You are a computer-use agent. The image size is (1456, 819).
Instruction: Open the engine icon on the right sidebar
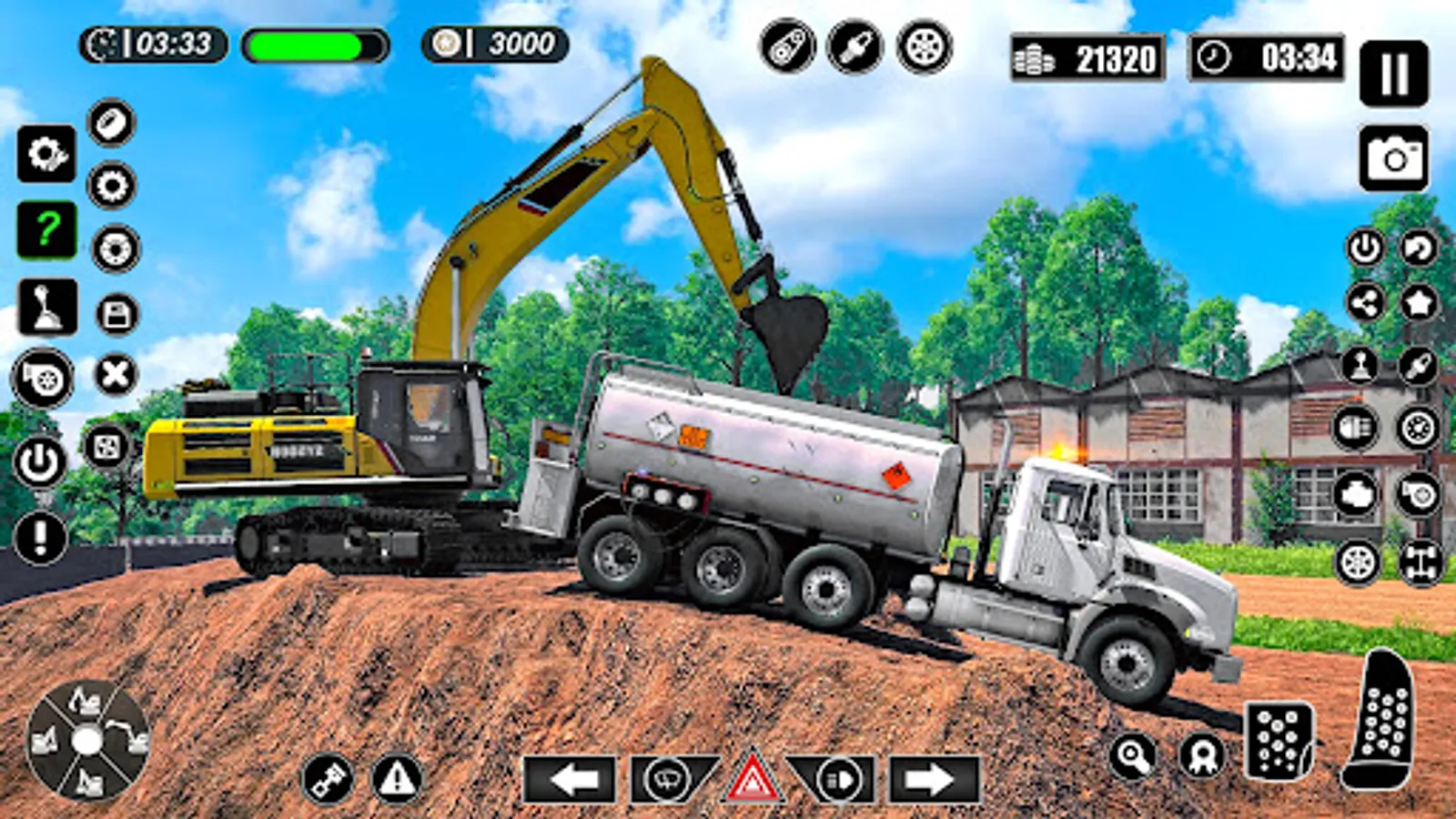(1356, 493)
